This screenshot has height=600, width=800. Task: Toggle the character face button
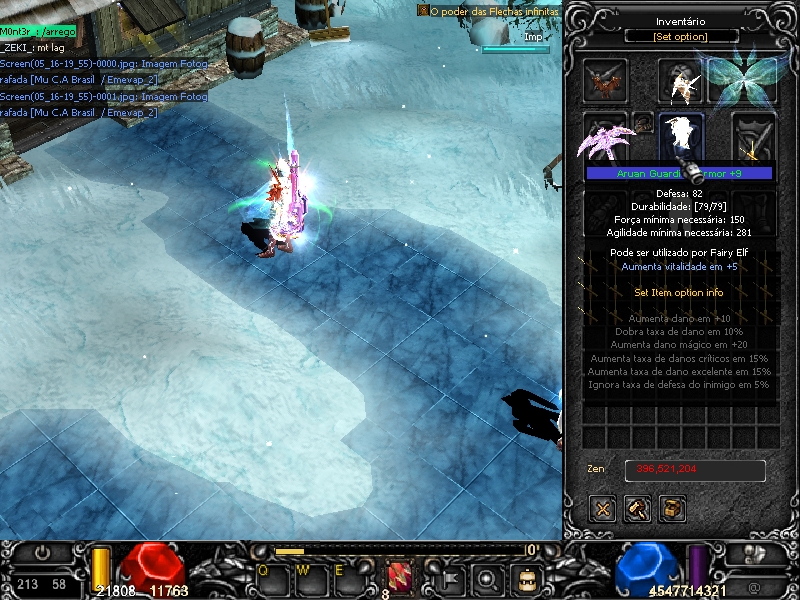click(526, 577)
